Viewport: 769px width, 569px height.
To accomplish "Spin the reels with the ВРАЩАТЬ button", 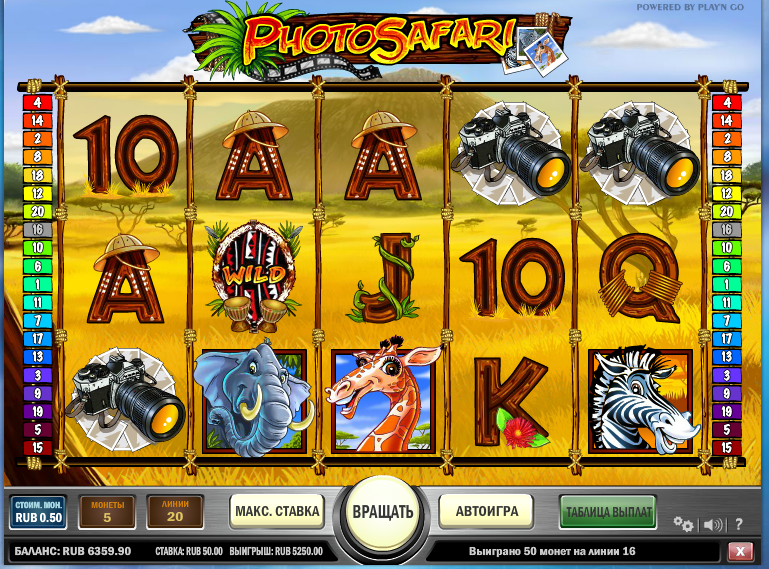I will point(382,512).
